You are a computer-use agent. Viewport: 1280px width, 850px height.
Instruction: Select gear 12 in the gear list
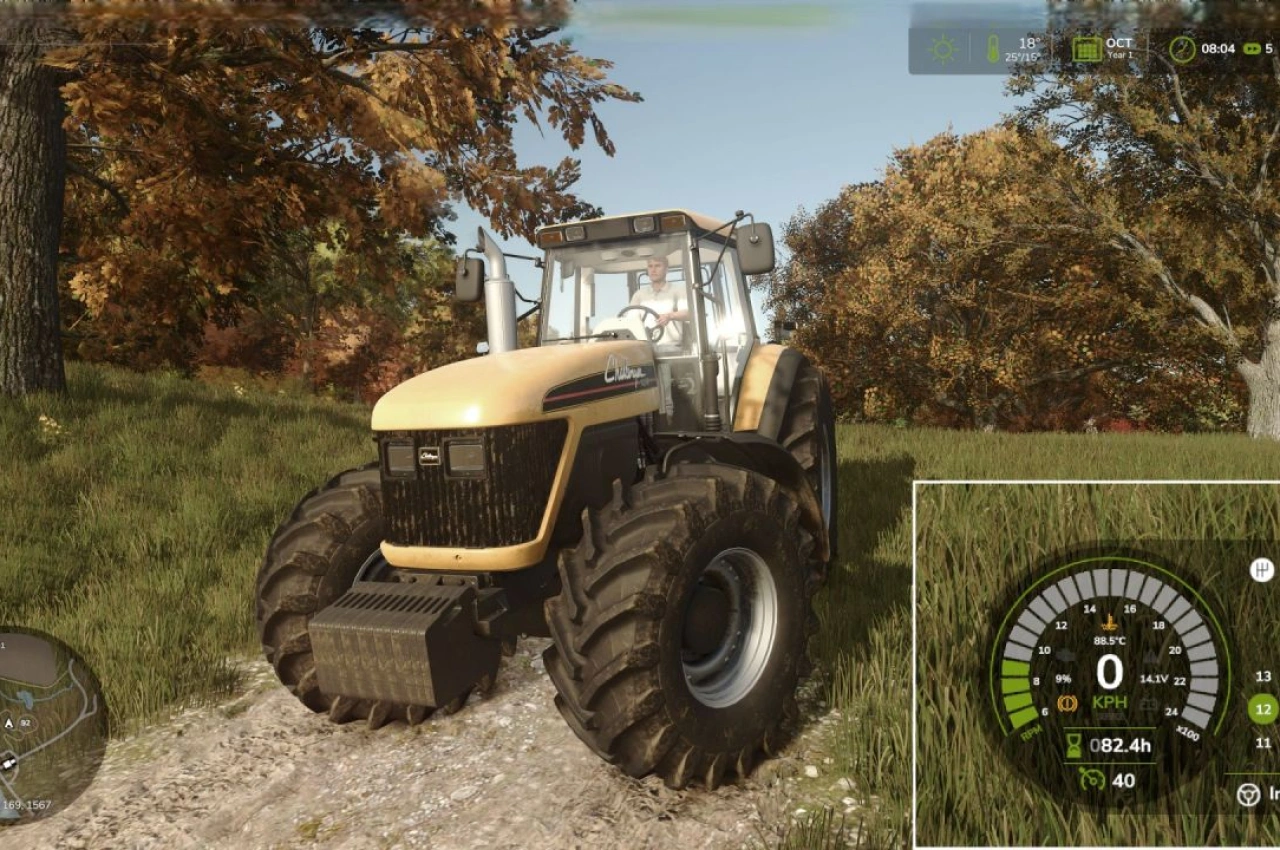pos(1262,707)
